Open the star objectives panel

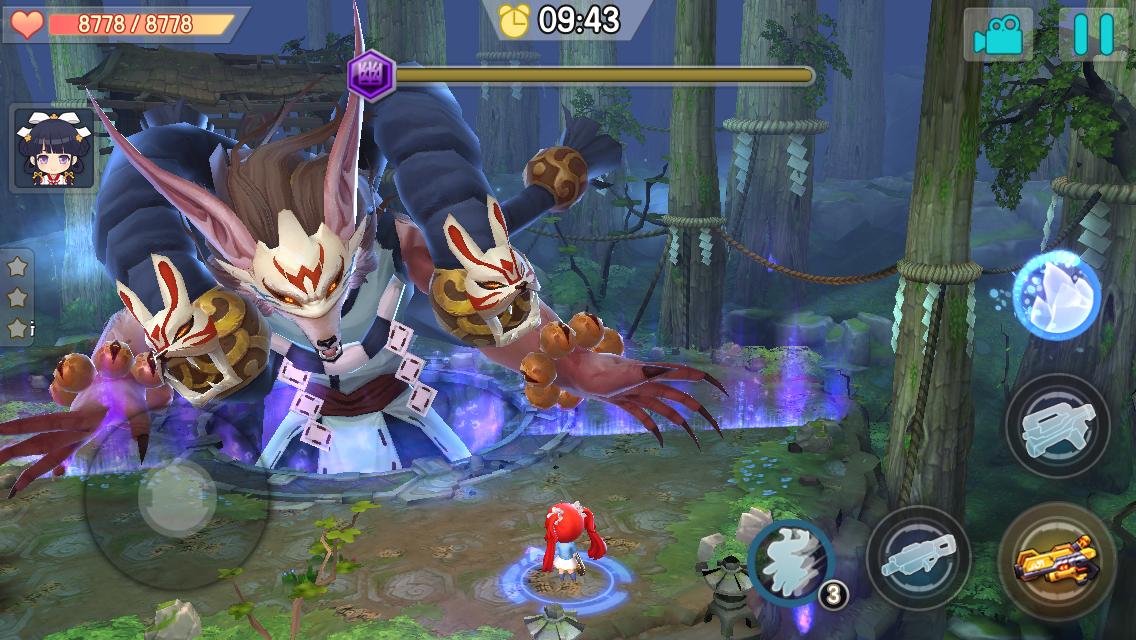pos(17,297)
